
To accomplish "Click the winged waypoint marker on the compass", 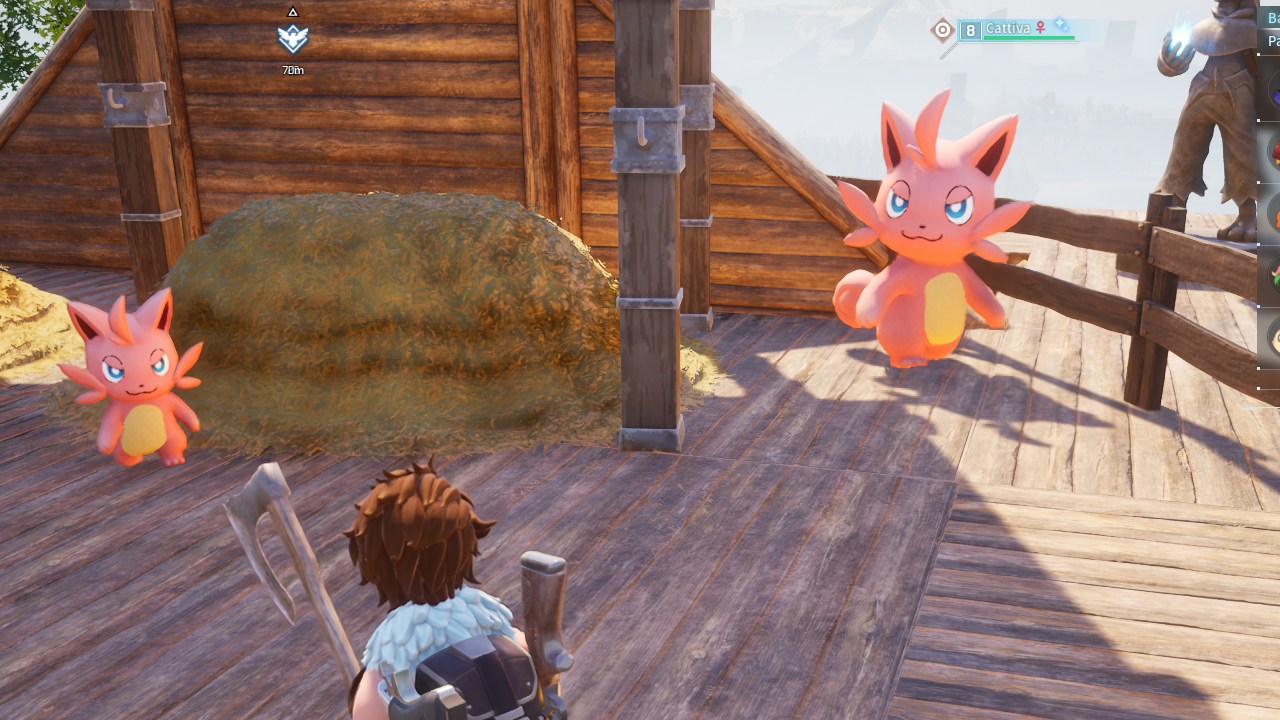I will 292,39.
